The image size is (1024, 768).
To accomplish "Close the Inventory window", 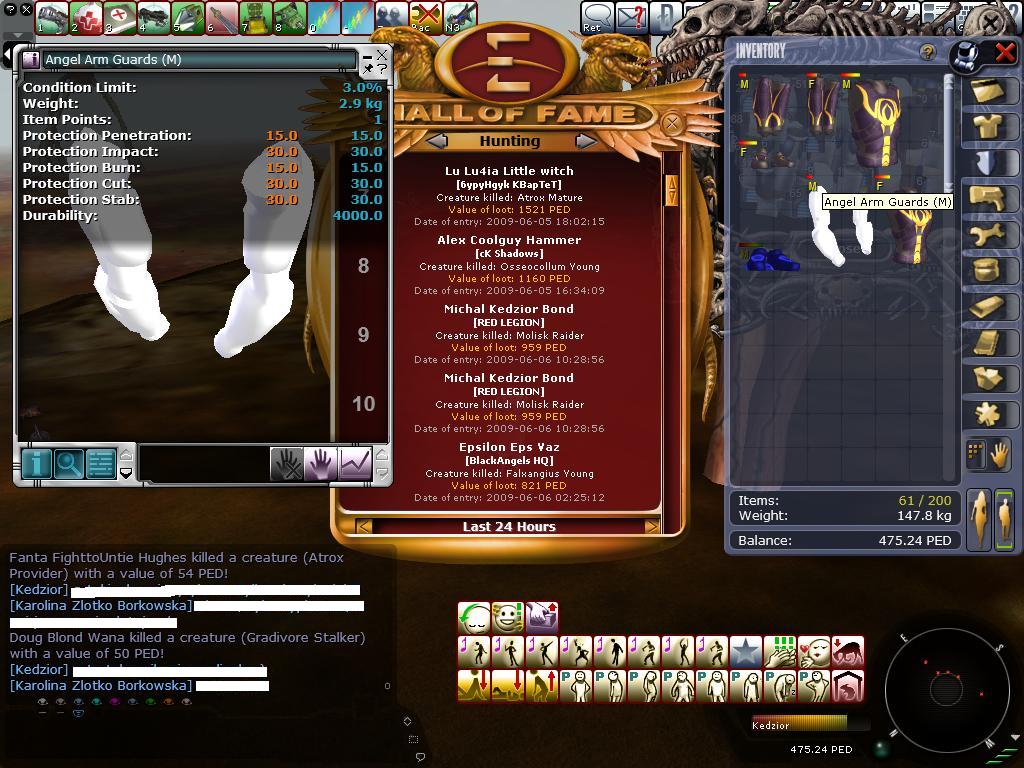I will coord(1004,53).
